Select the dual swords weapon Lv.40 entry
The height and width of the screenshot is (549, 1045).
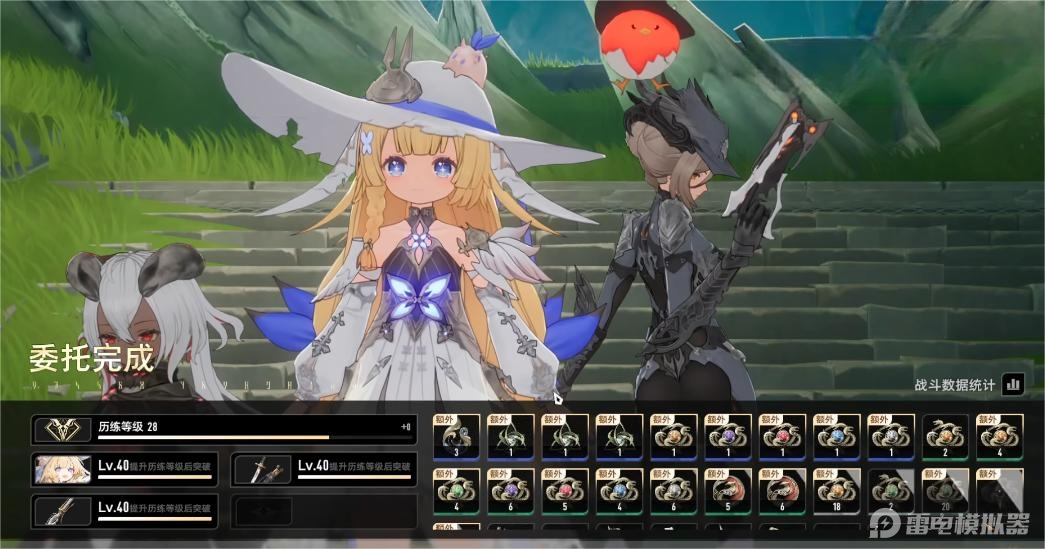pos(324,469)
